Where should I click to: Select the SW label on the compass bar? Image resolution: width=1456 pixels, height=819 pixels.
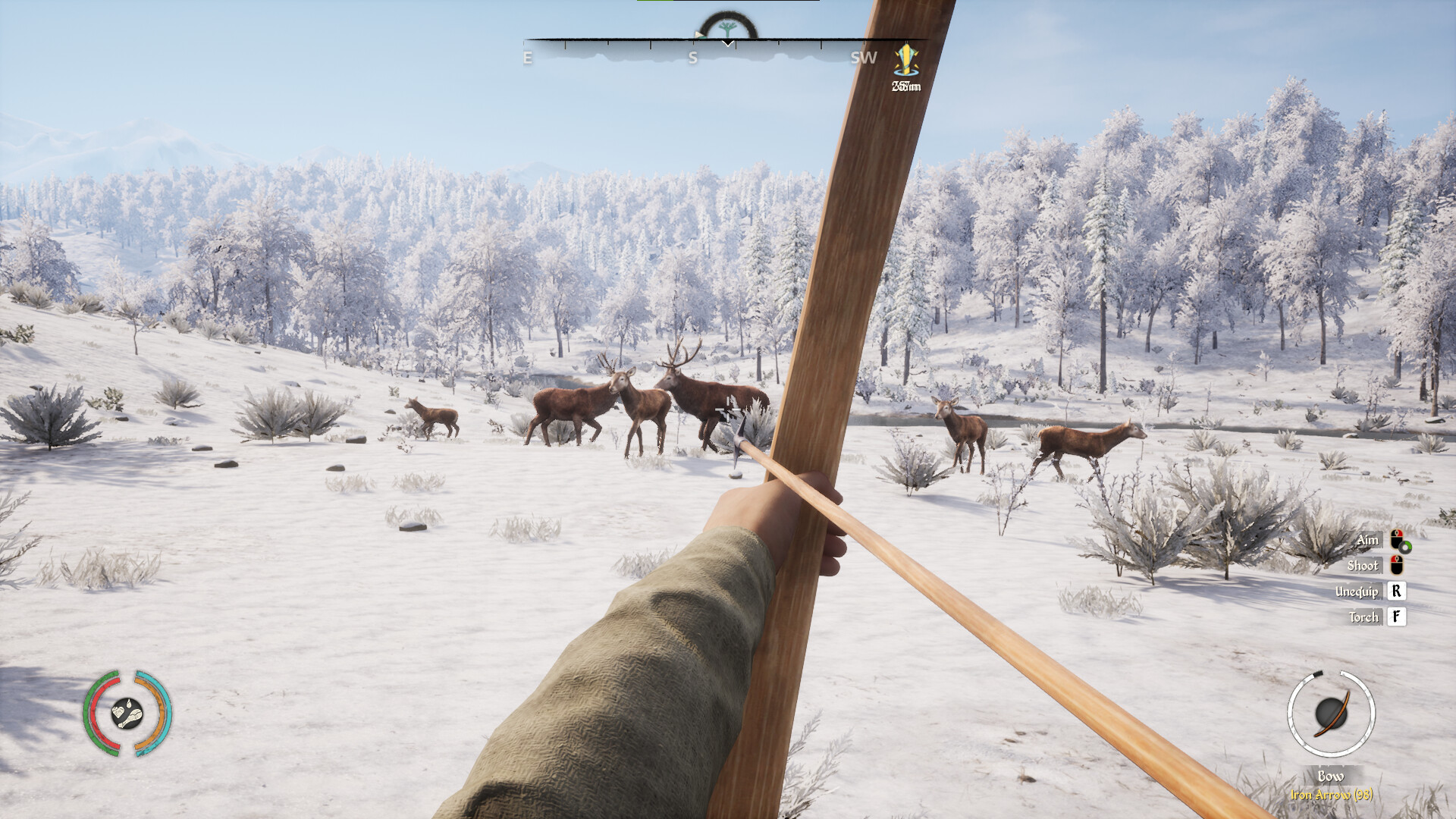[863, 56]
